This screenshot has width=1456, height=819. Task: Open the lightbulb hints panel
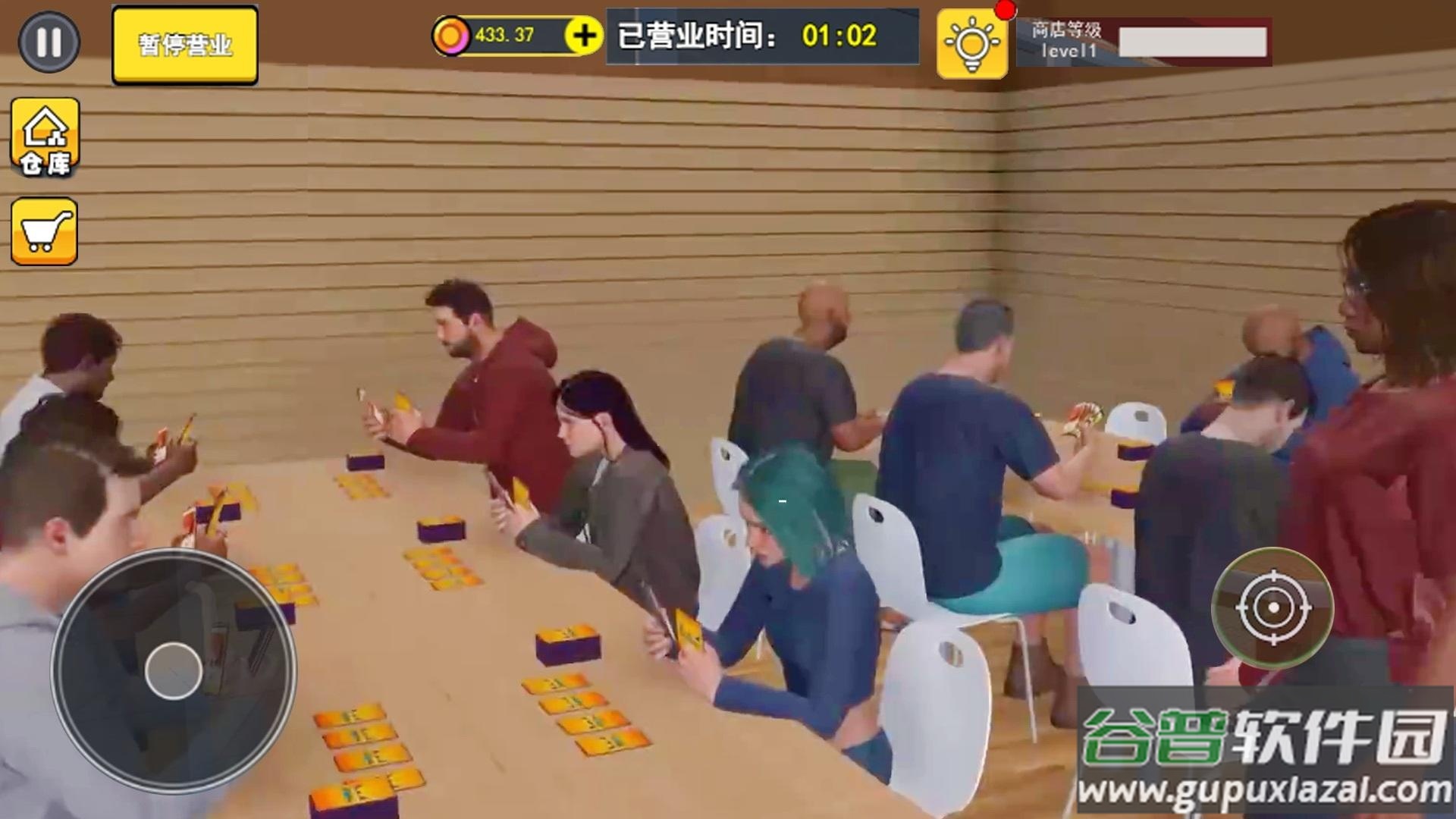[973, 45]
